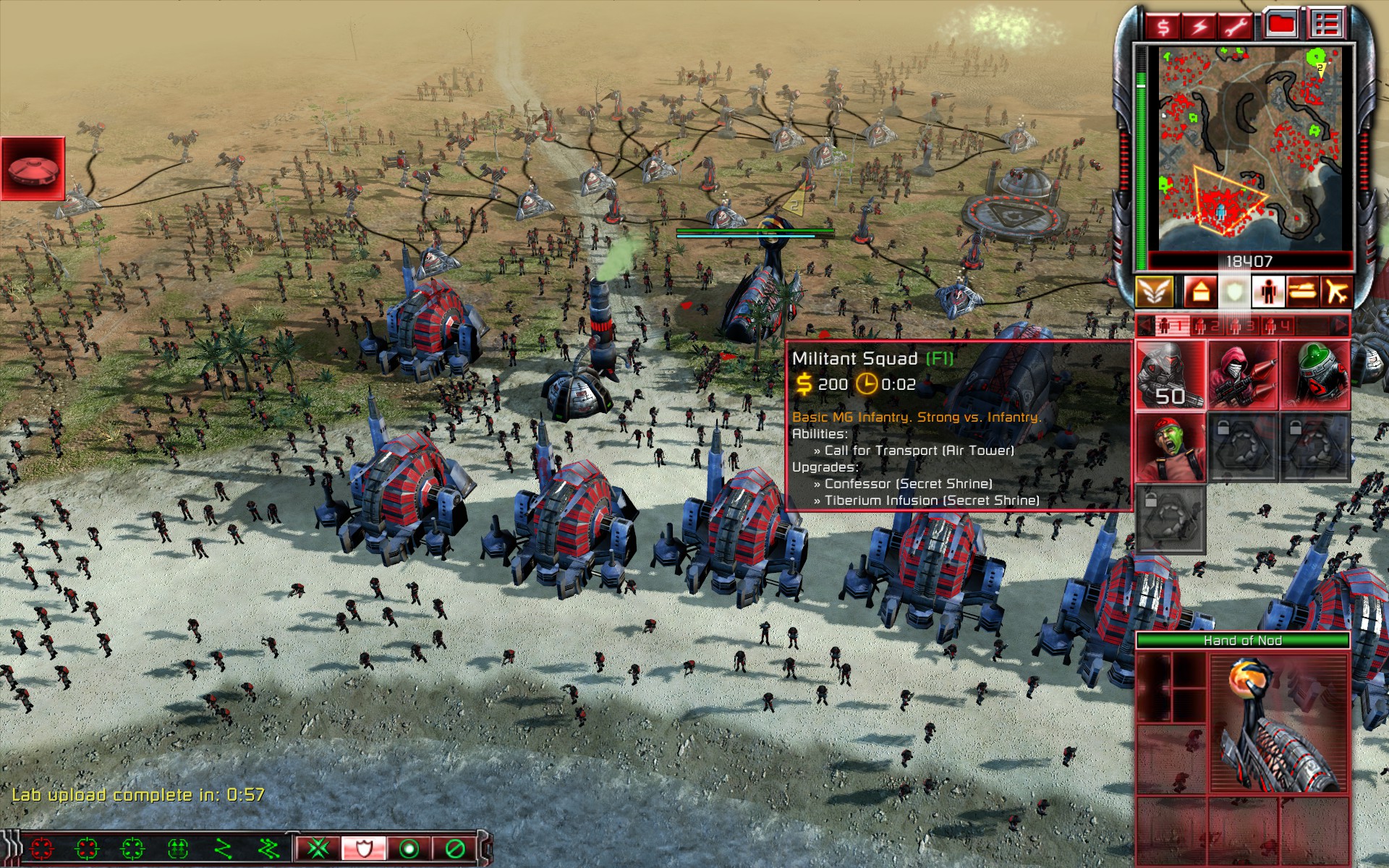Train the hooded Militant Rocket Squad
This screenshot has width=1389, height=868.
(1242, 375)
